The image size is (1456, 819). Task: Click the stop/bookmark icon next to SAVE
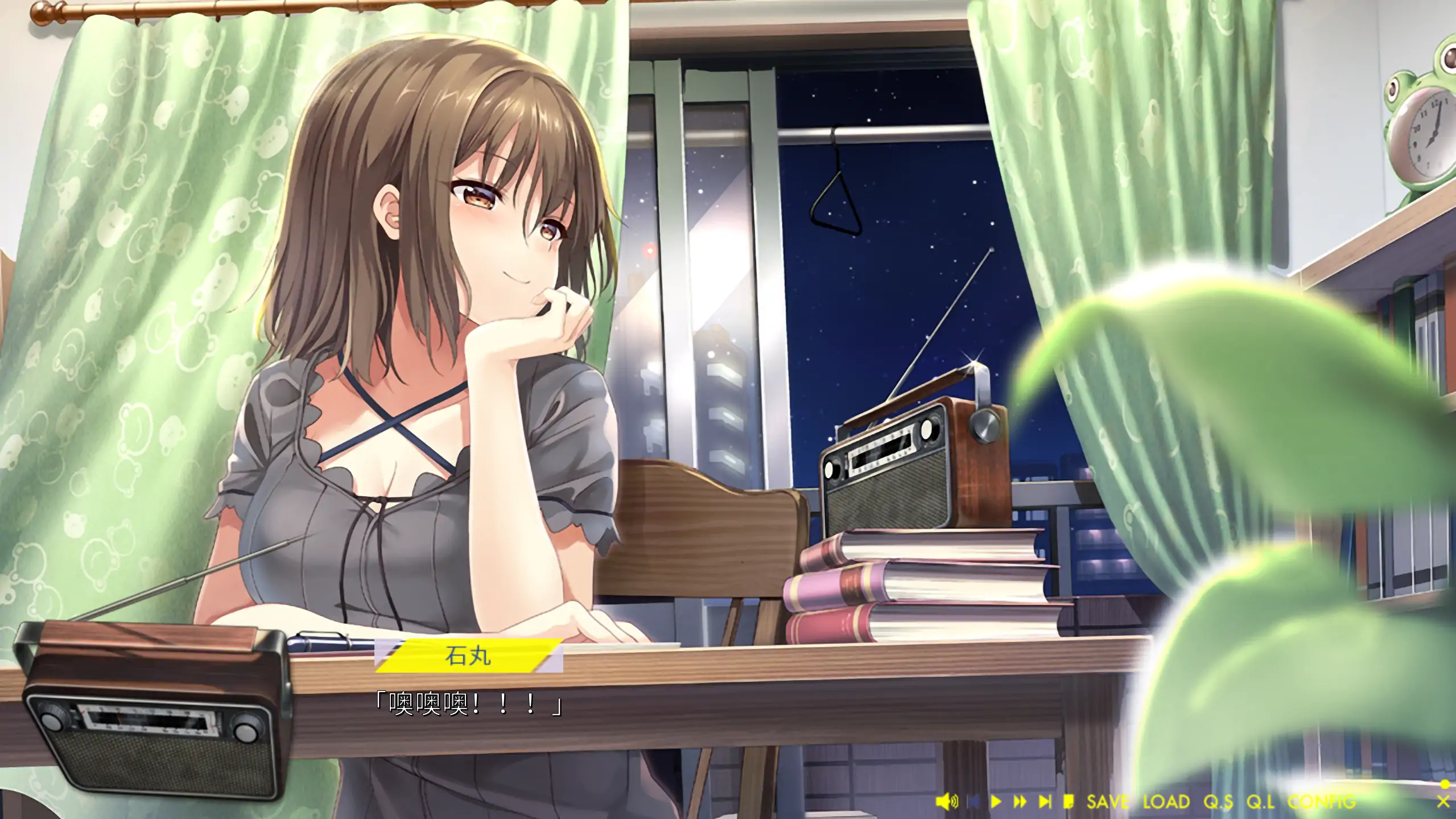point(1069,801)
